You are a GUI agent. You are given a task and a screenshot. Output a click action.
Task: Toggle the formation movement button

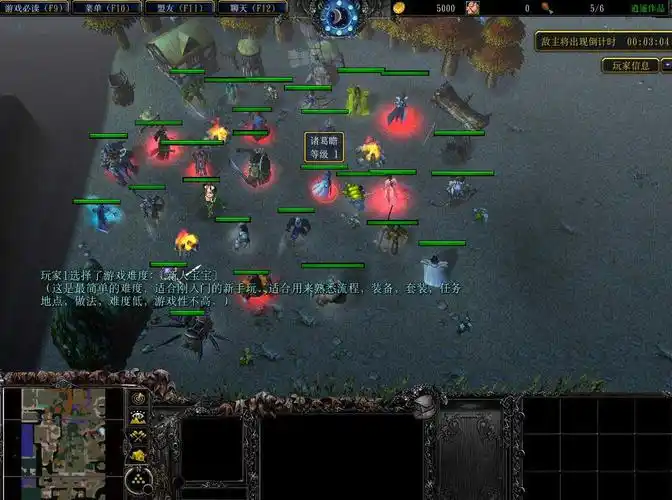click(139, 480)
